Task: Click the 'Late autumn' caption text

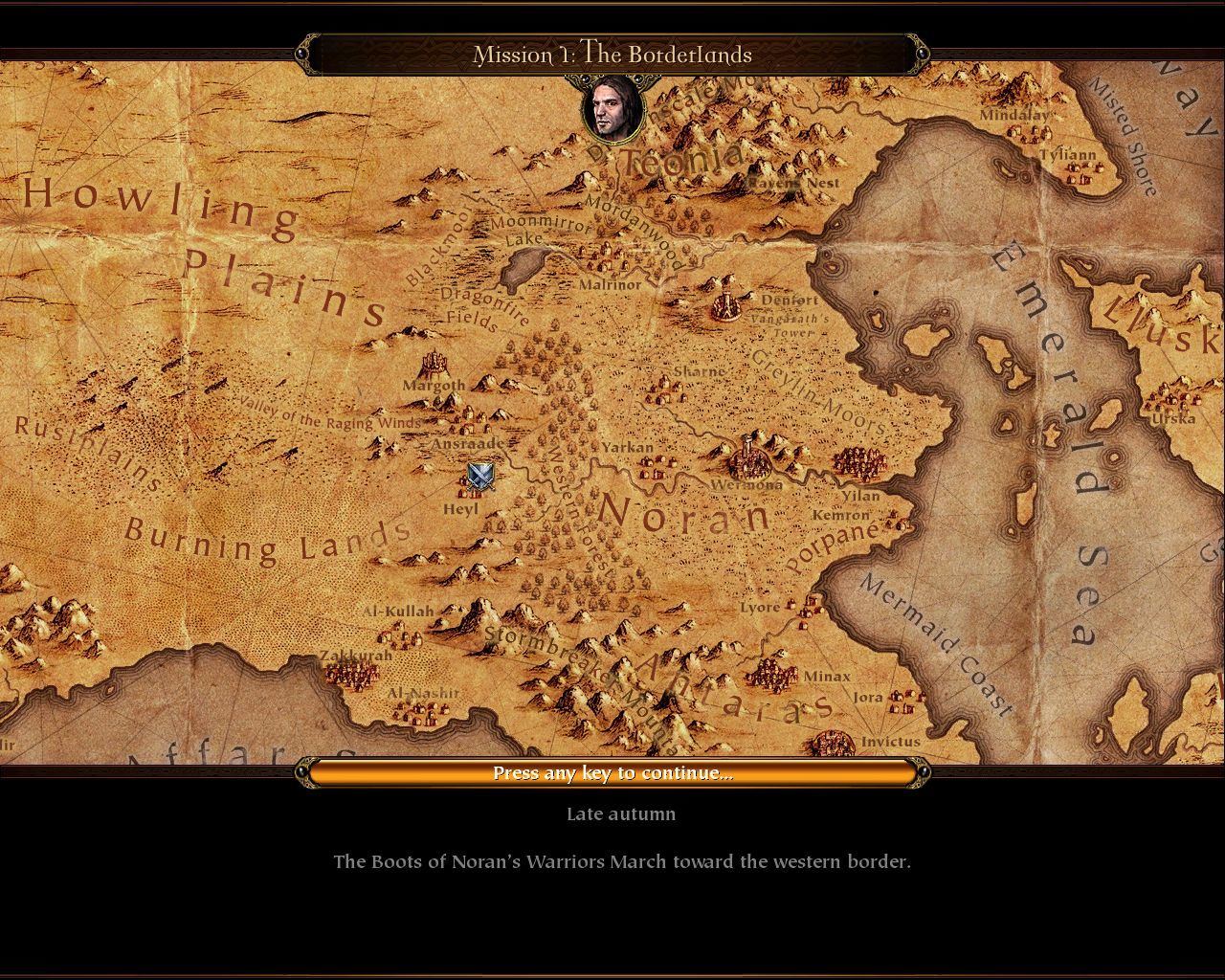Action: tap(620, 813)
